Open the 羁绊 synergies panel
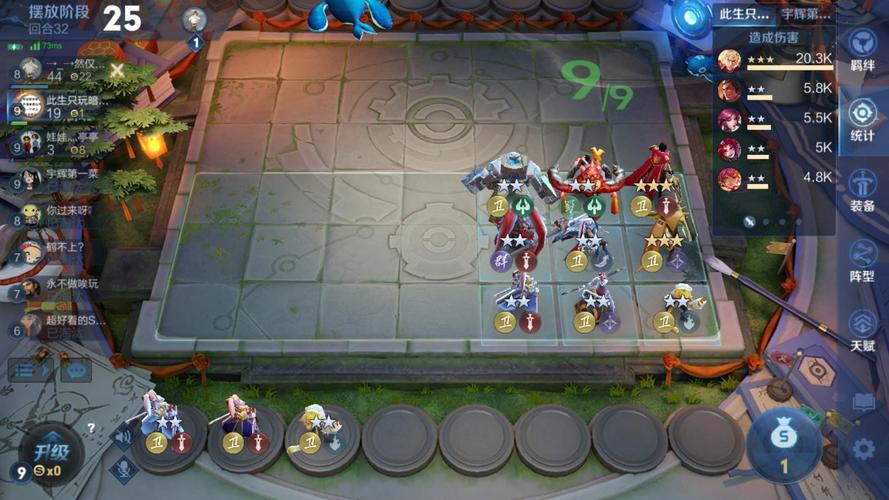This screenshot has height=500, width=889. (862, 51)
